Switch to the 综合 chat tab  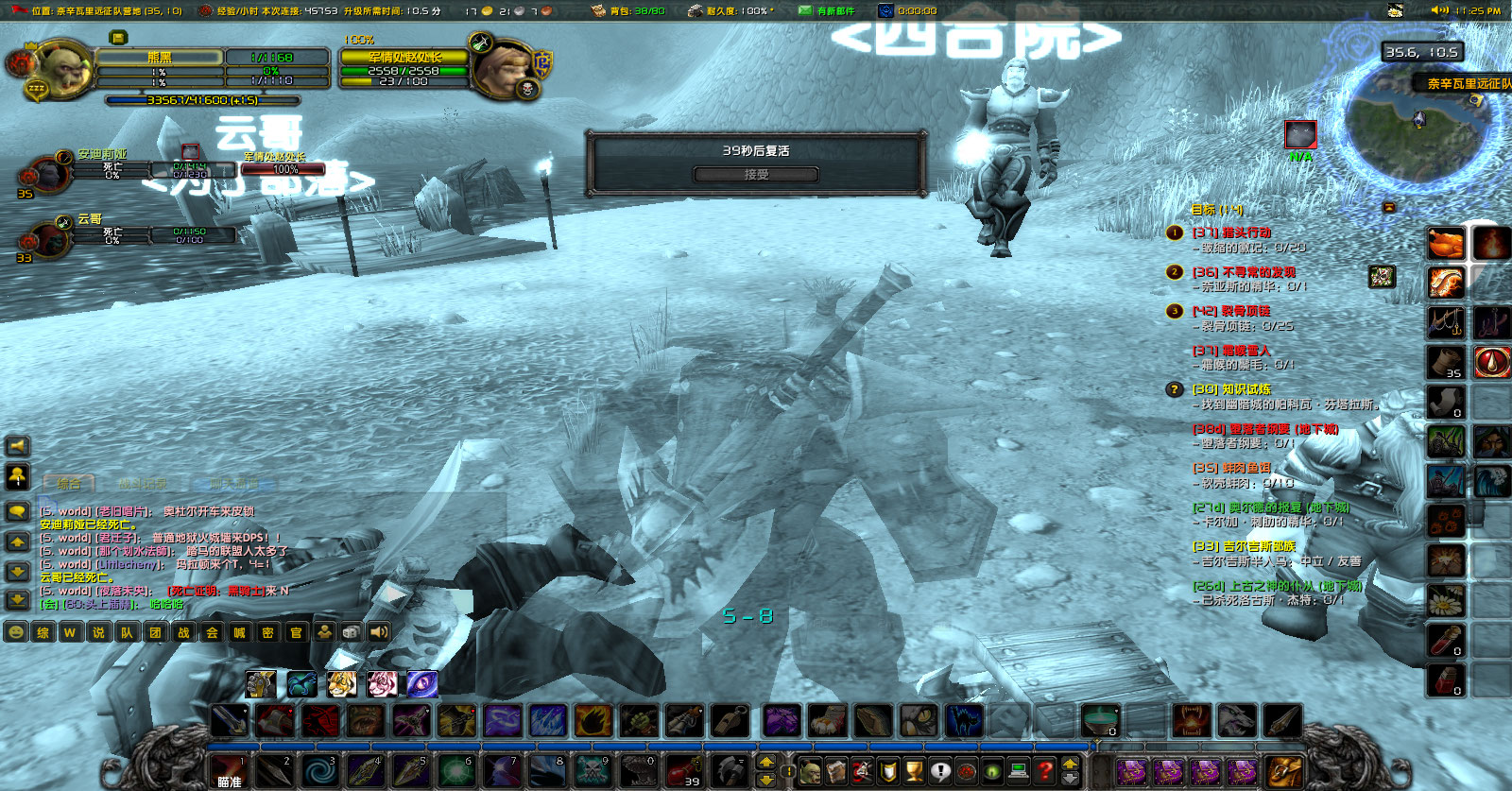(67, 482)
